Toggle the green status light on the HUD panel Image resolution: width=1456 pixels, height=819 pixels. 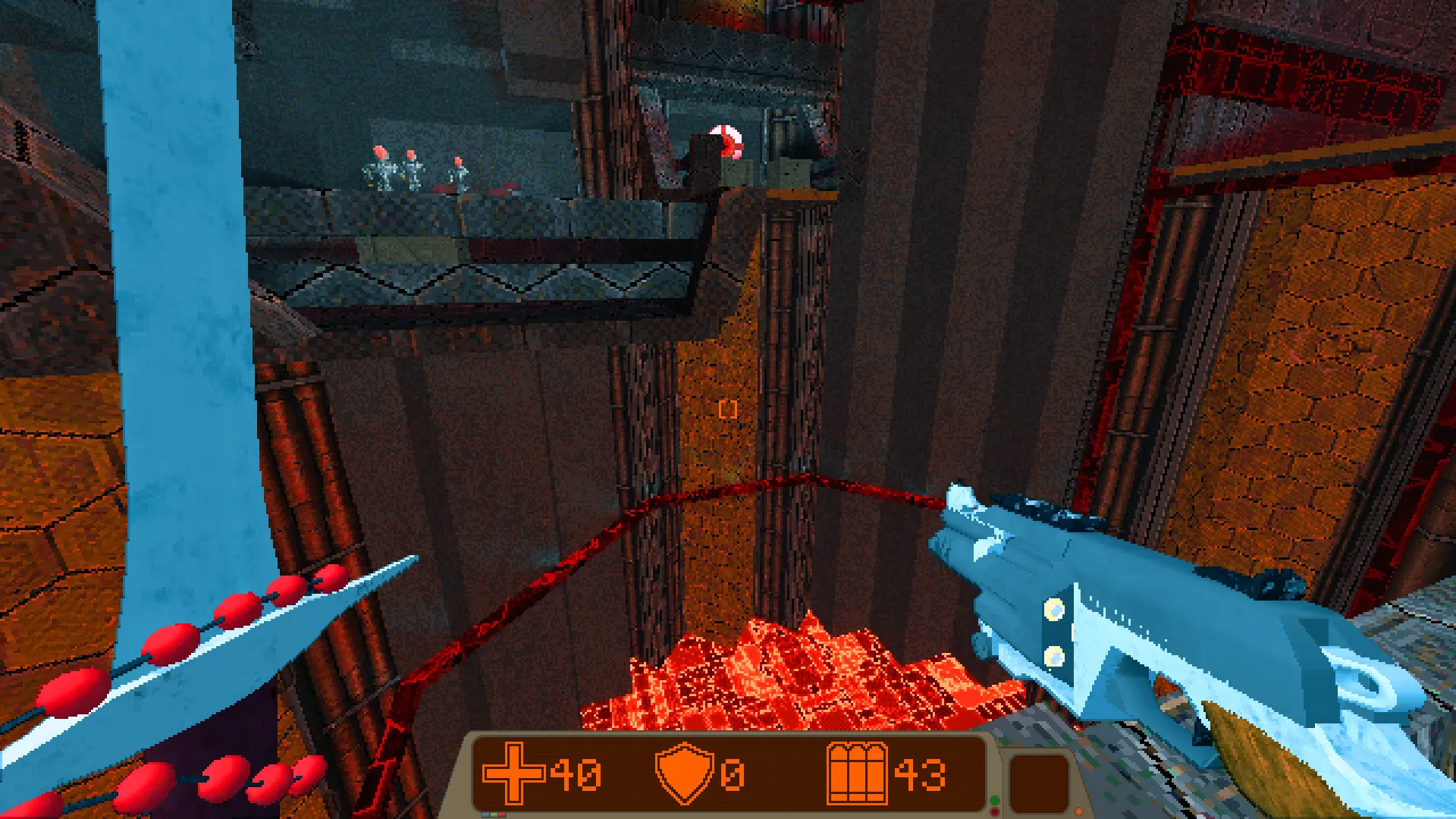click(x=995, y=801)
